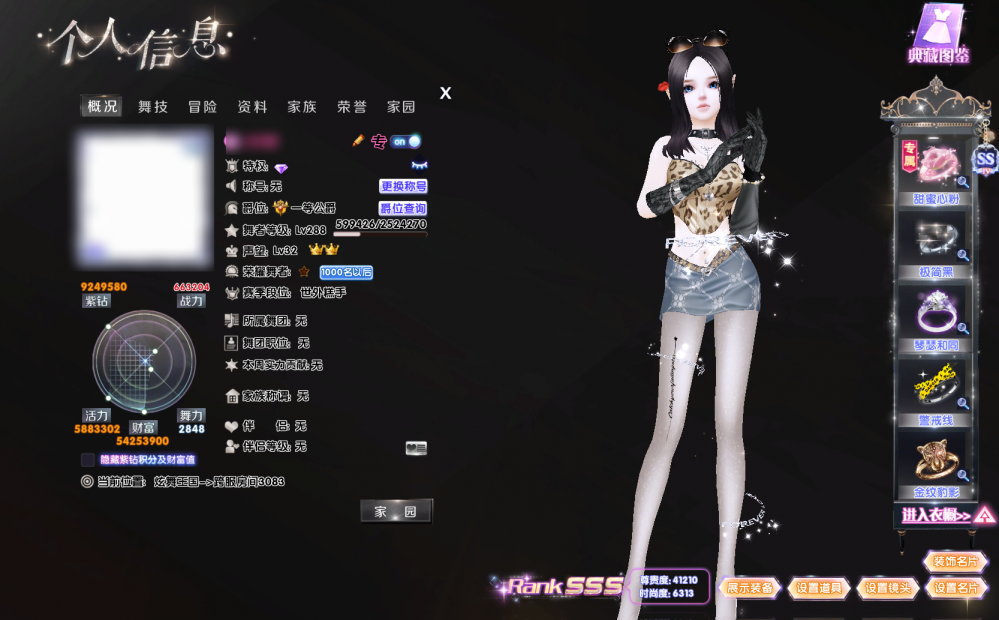This screenshot has width=999, height=620.
Task: Open 设置镜头 camera settings
Action: [888, 588]
